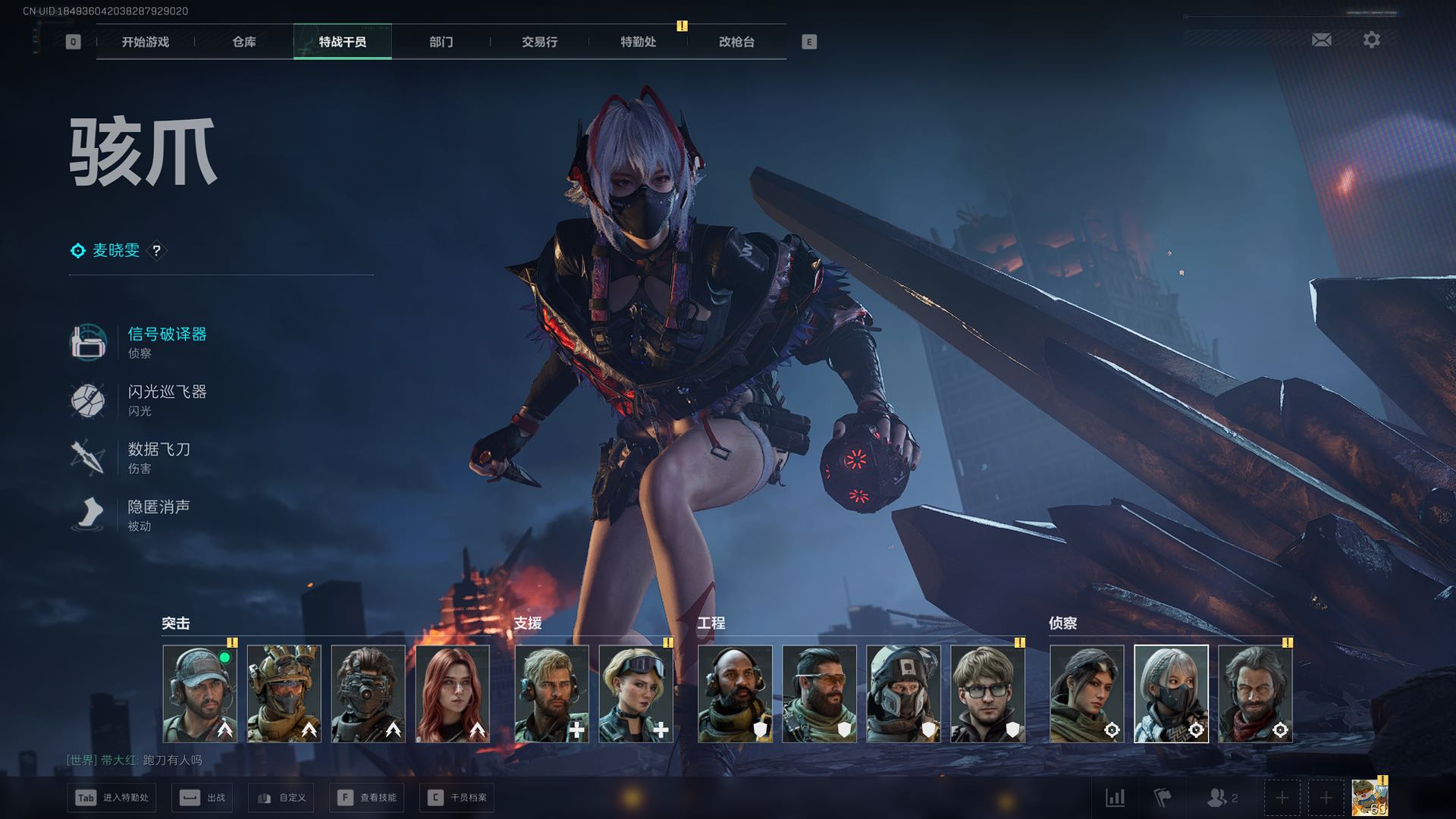The height and width of the screenshot is (819, 1456).
Task: Select the 信号破译器 skill
Action: point(167,334)
